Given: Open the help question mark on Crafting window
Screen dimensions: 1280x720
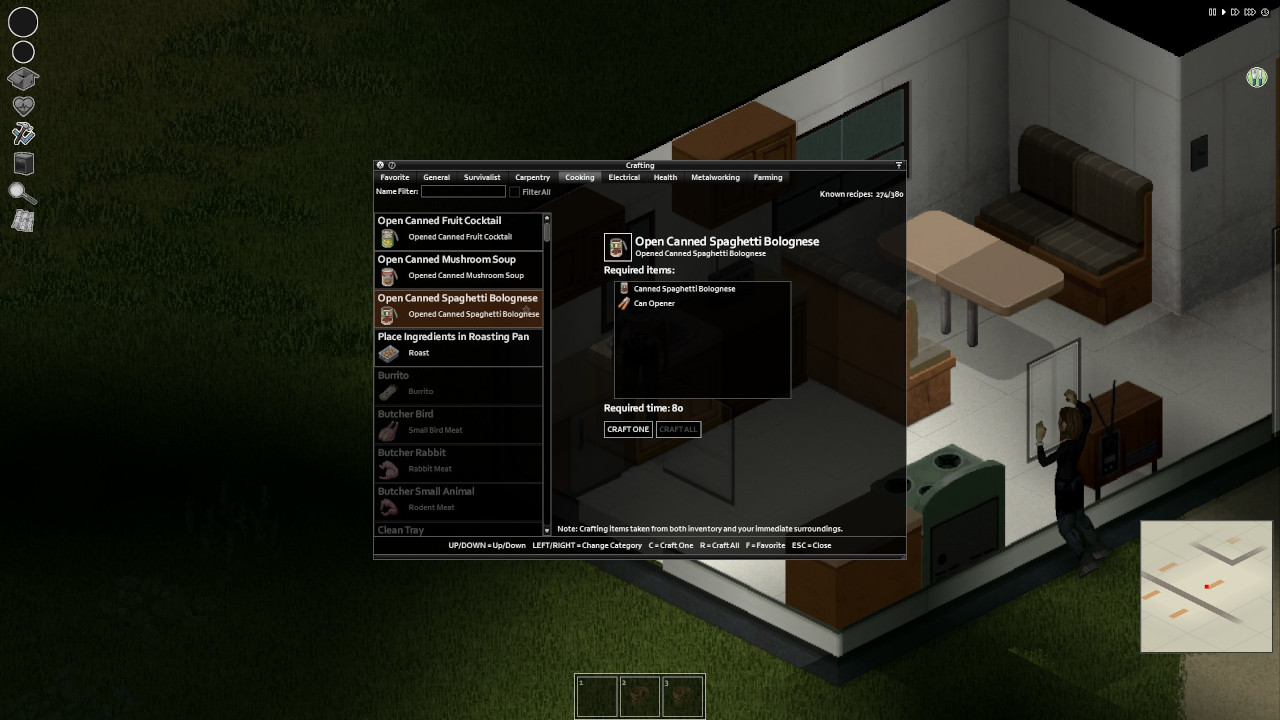Looking at the screenshot, I should click(390, 165).
